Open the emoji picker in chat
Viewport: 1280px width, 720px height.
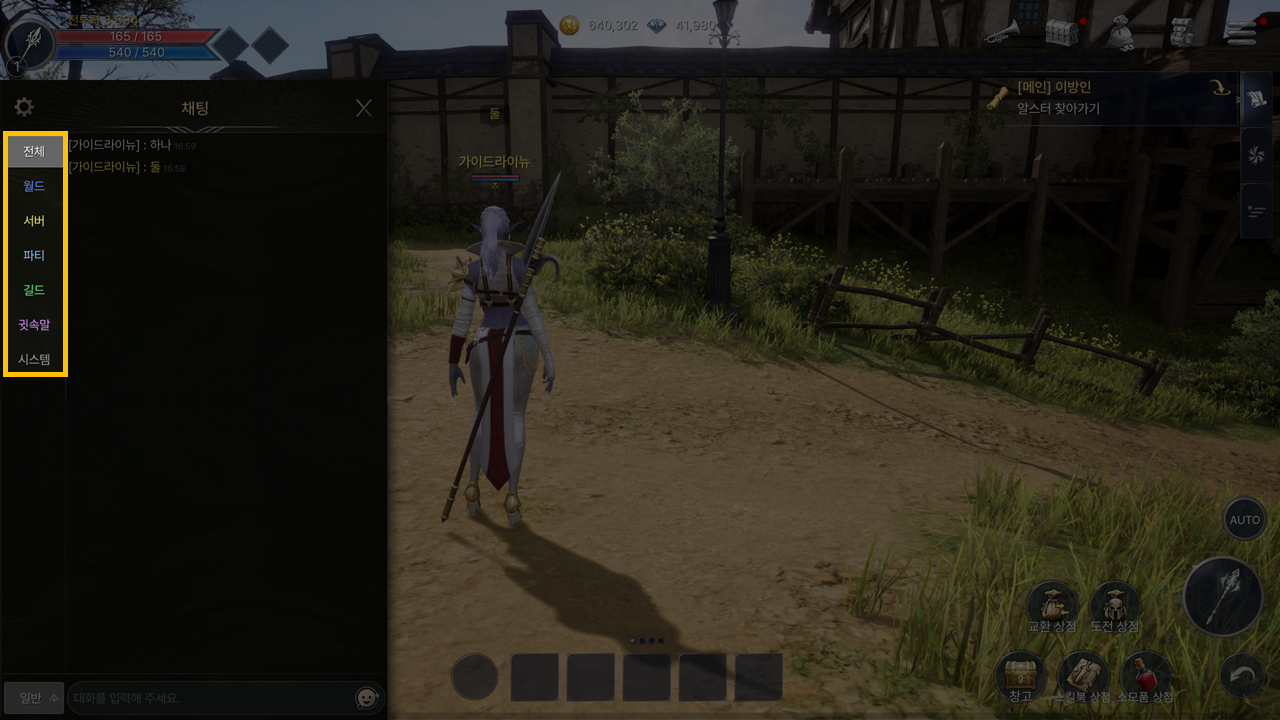pos(368,698)
